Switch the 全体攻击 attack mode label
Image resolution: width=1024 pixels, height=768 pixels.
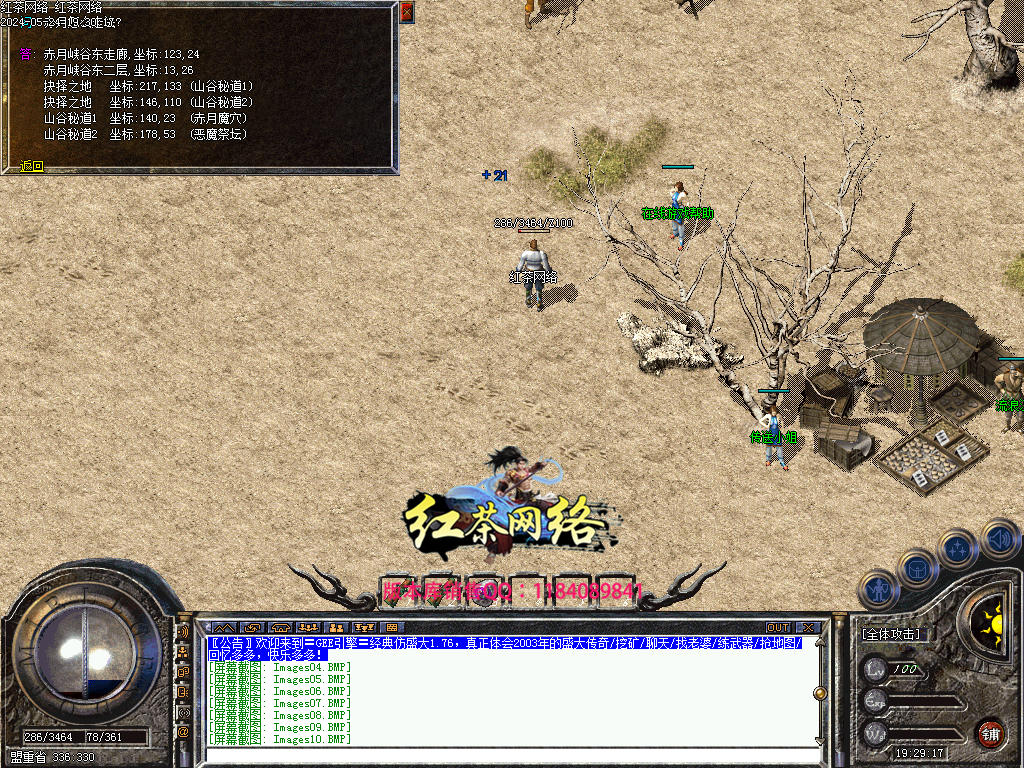[891, 634]
